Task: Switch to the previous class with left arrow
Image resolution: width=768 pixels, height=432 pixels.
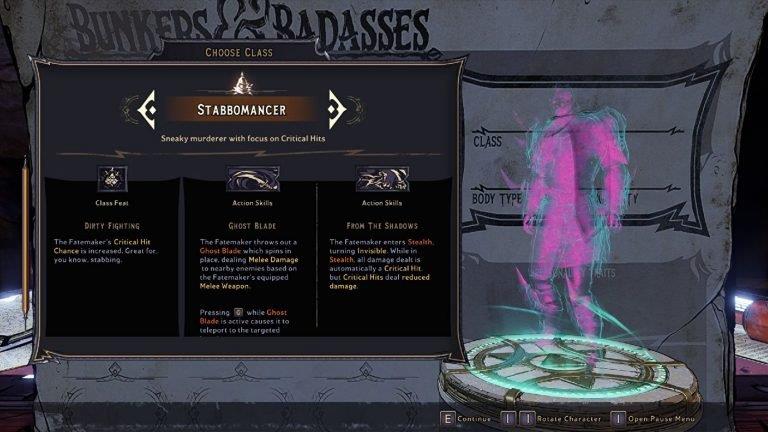Action: [x=147, y=107]
